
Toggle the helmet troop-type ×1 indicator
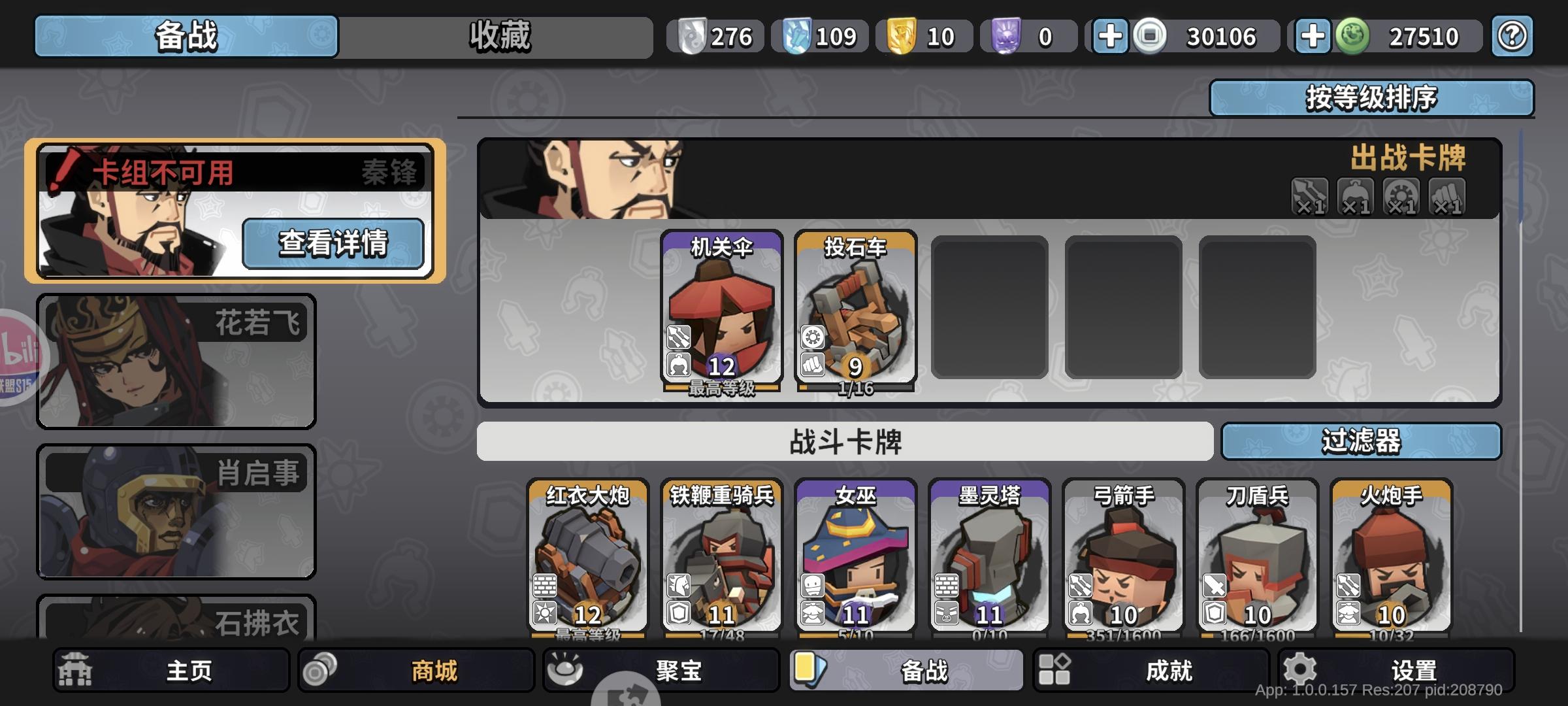pos(1356,196)
